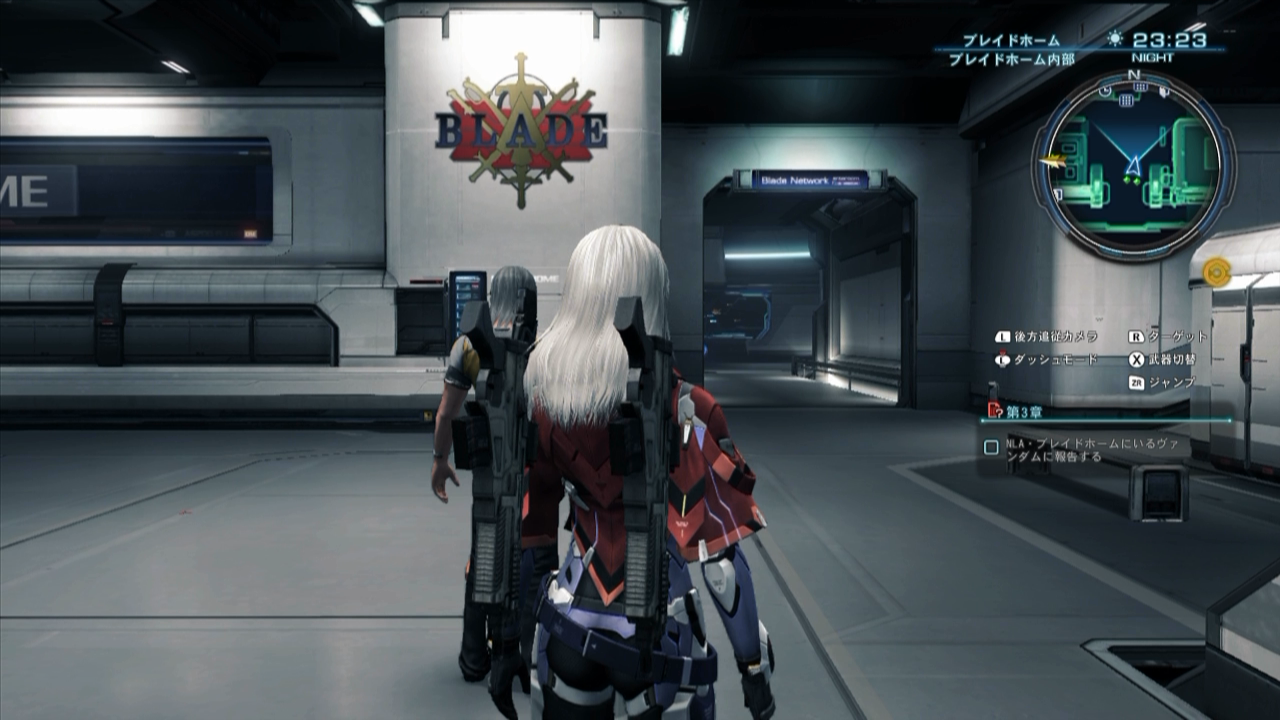
Task: Expand the 第3章 quest header
Action: pos(1023,410)
